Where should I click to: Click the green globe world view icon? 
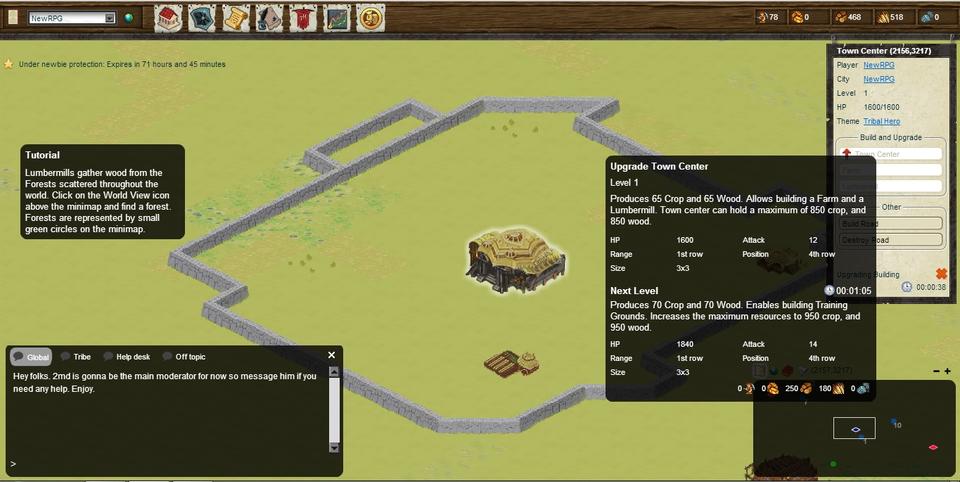(x=128, y=18)
